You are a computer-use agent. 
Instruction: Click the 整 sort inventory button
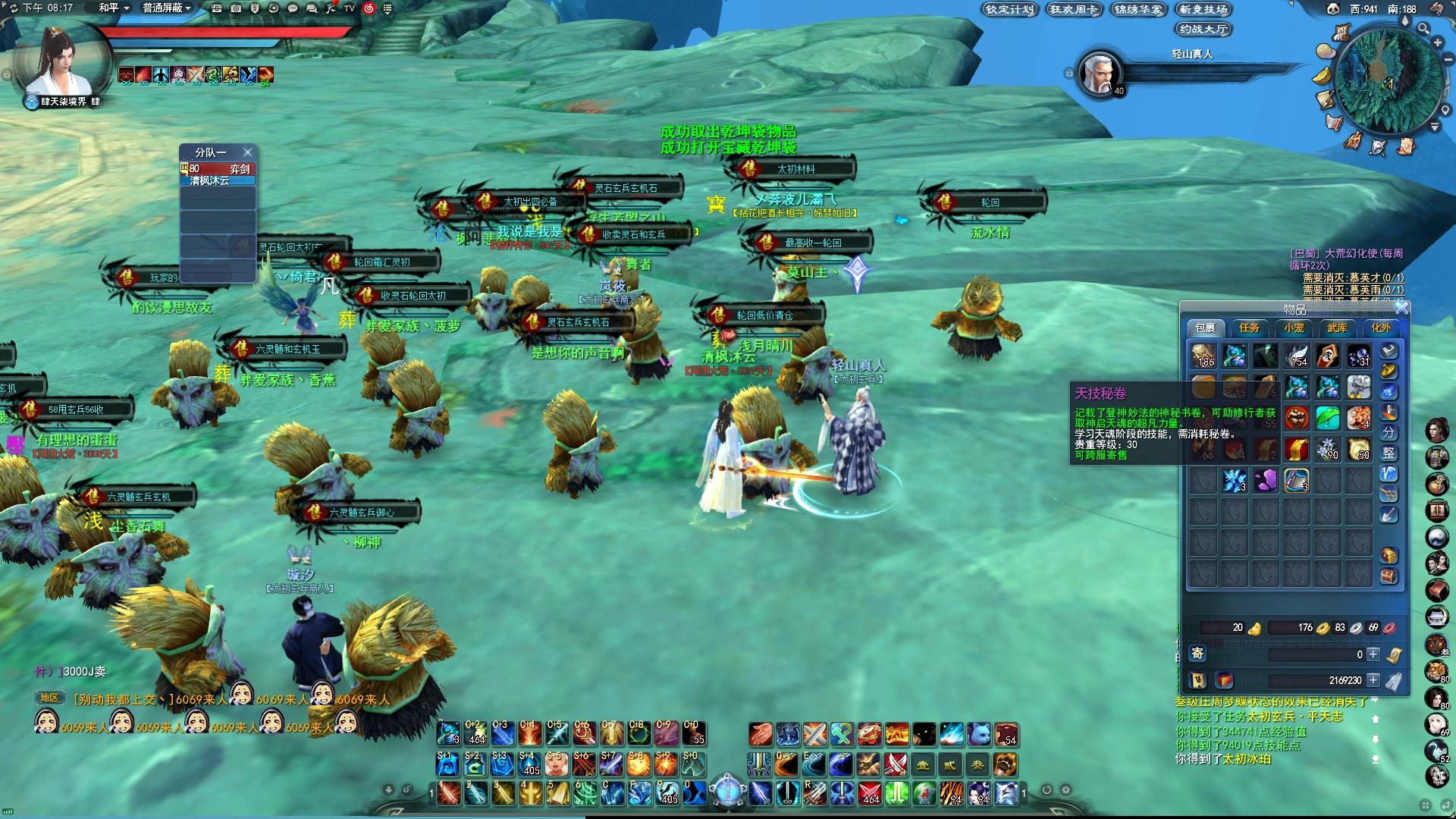1389,453
